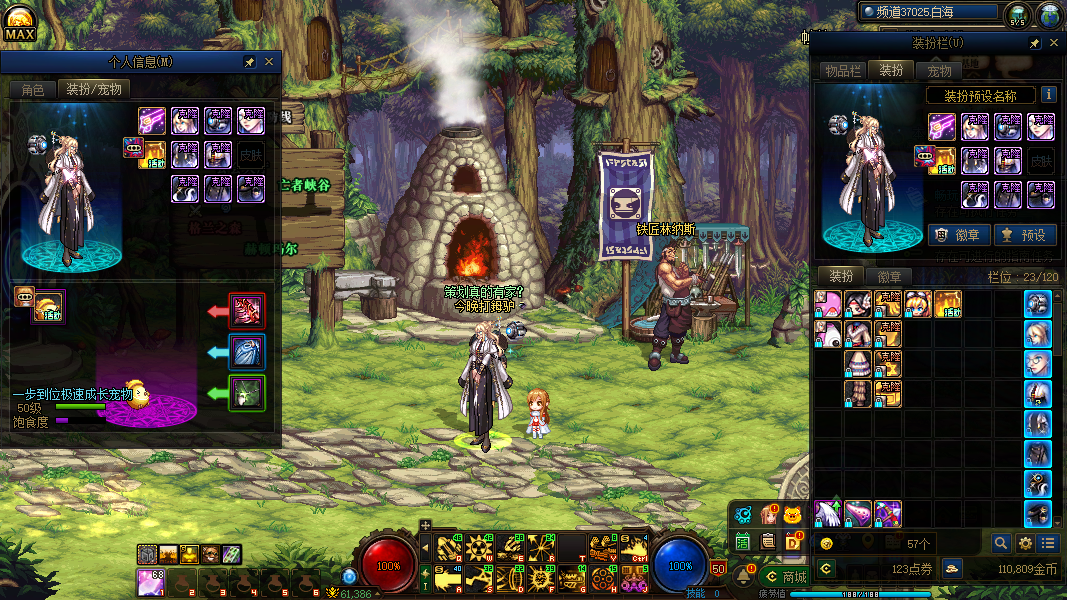Screen dimensions: 1067x600
Task: Show the outfit preset info button
Action: coord(1049,95)
